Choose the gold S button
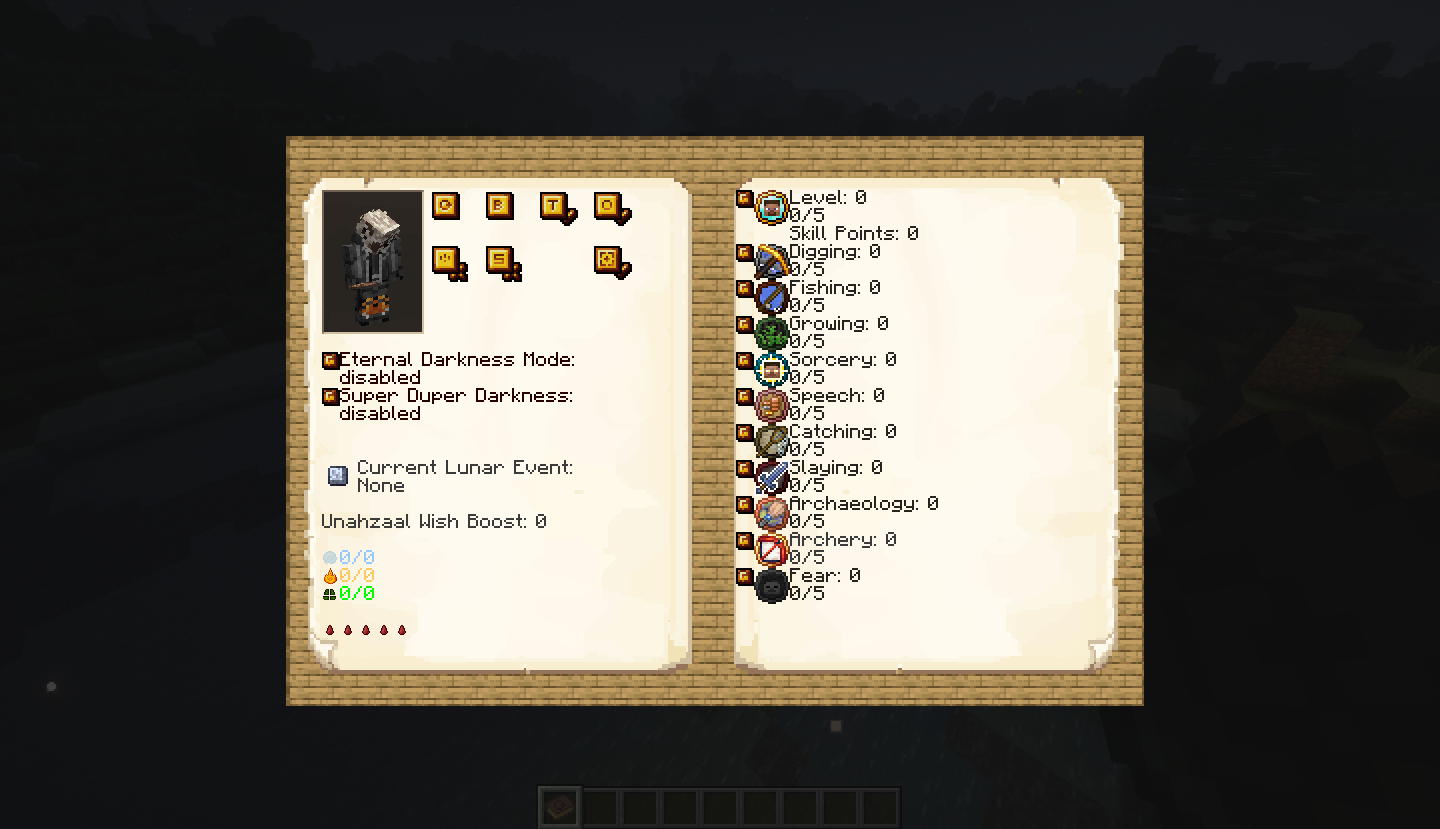Viewport: 1440px width, 829px height. [499, 260]
